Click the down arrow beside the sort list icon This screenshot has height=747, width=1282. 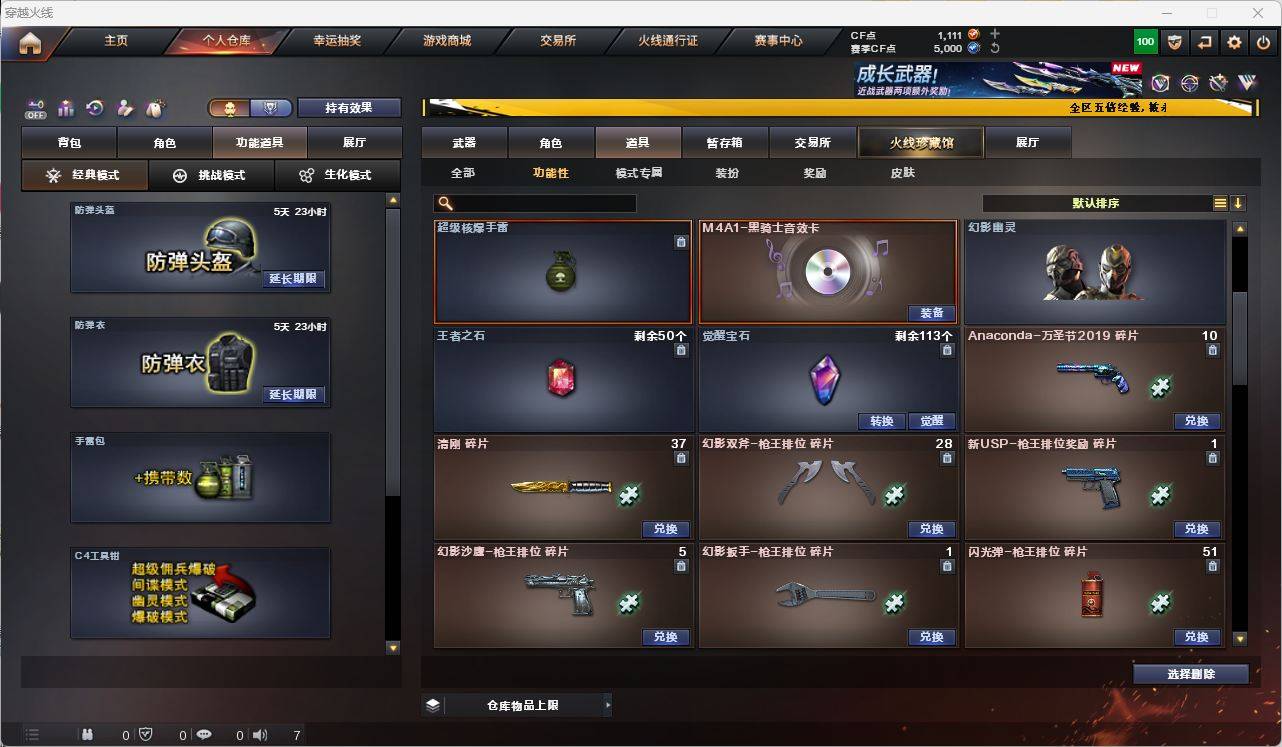point(1240,203)
